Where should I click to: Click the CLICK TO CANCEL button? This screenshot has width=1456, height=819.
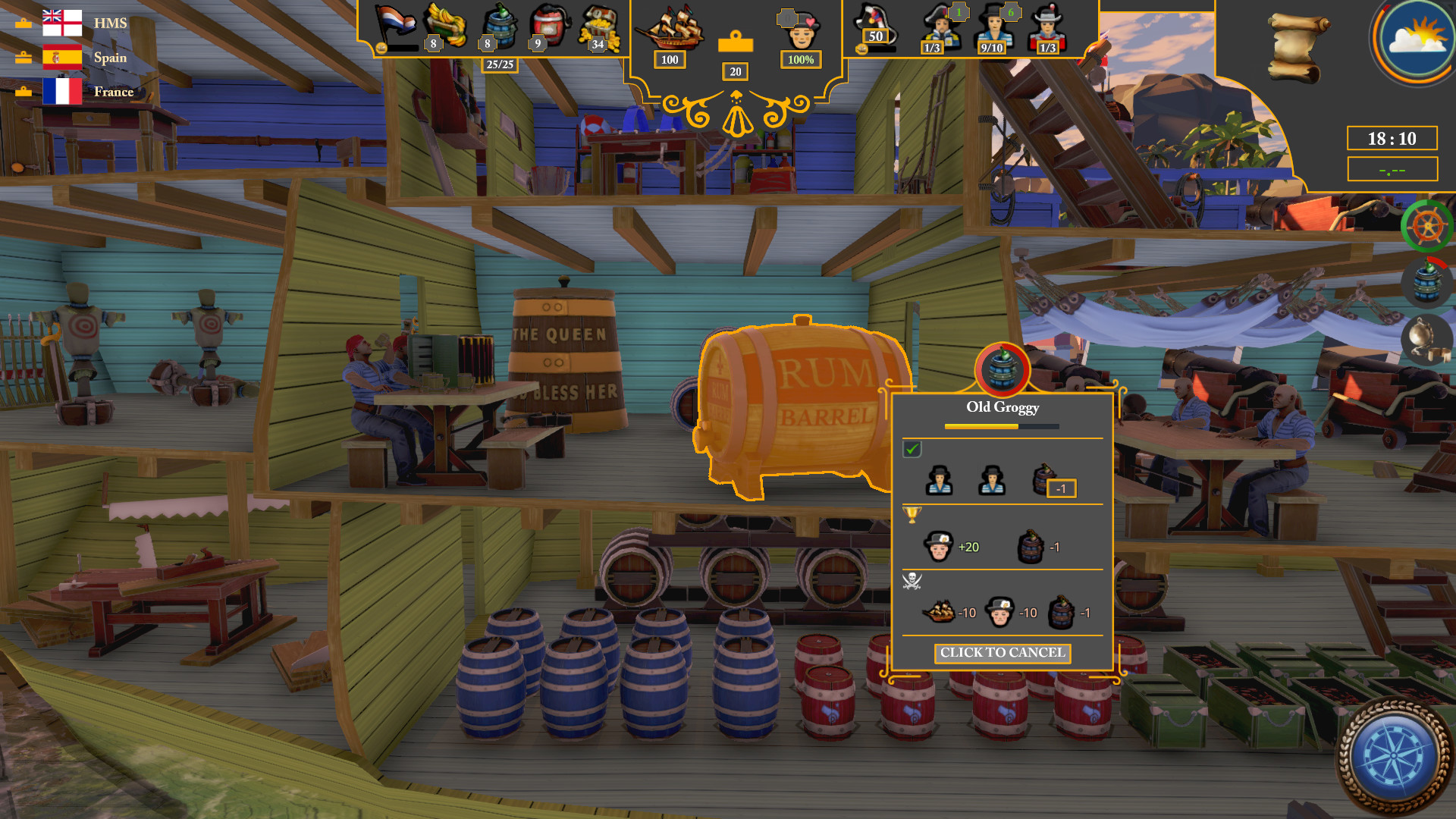click(1003, 653)
